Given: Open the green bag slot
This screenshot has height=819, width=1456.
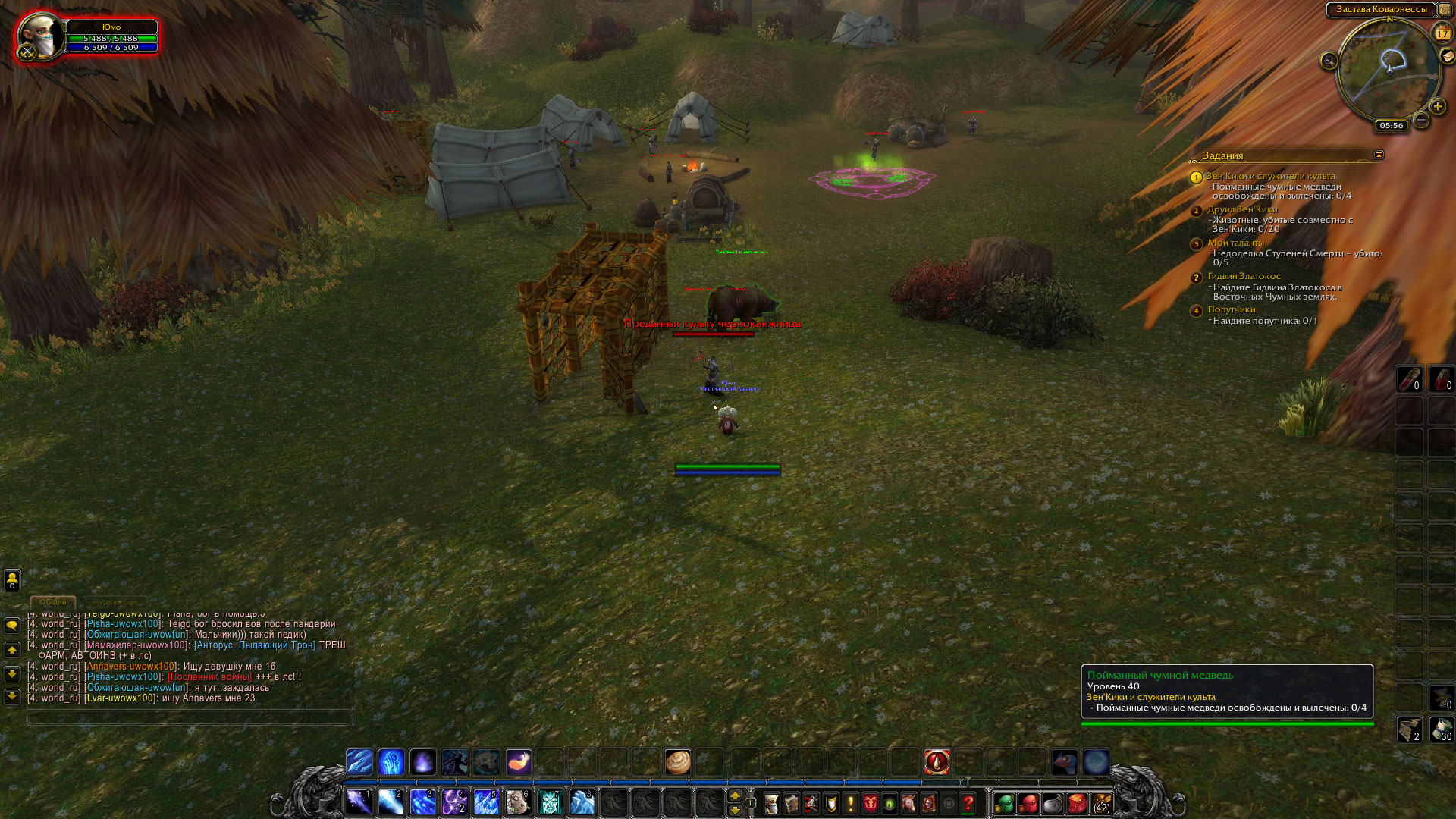Looking at the screenshot, I should pos(1004,803).
